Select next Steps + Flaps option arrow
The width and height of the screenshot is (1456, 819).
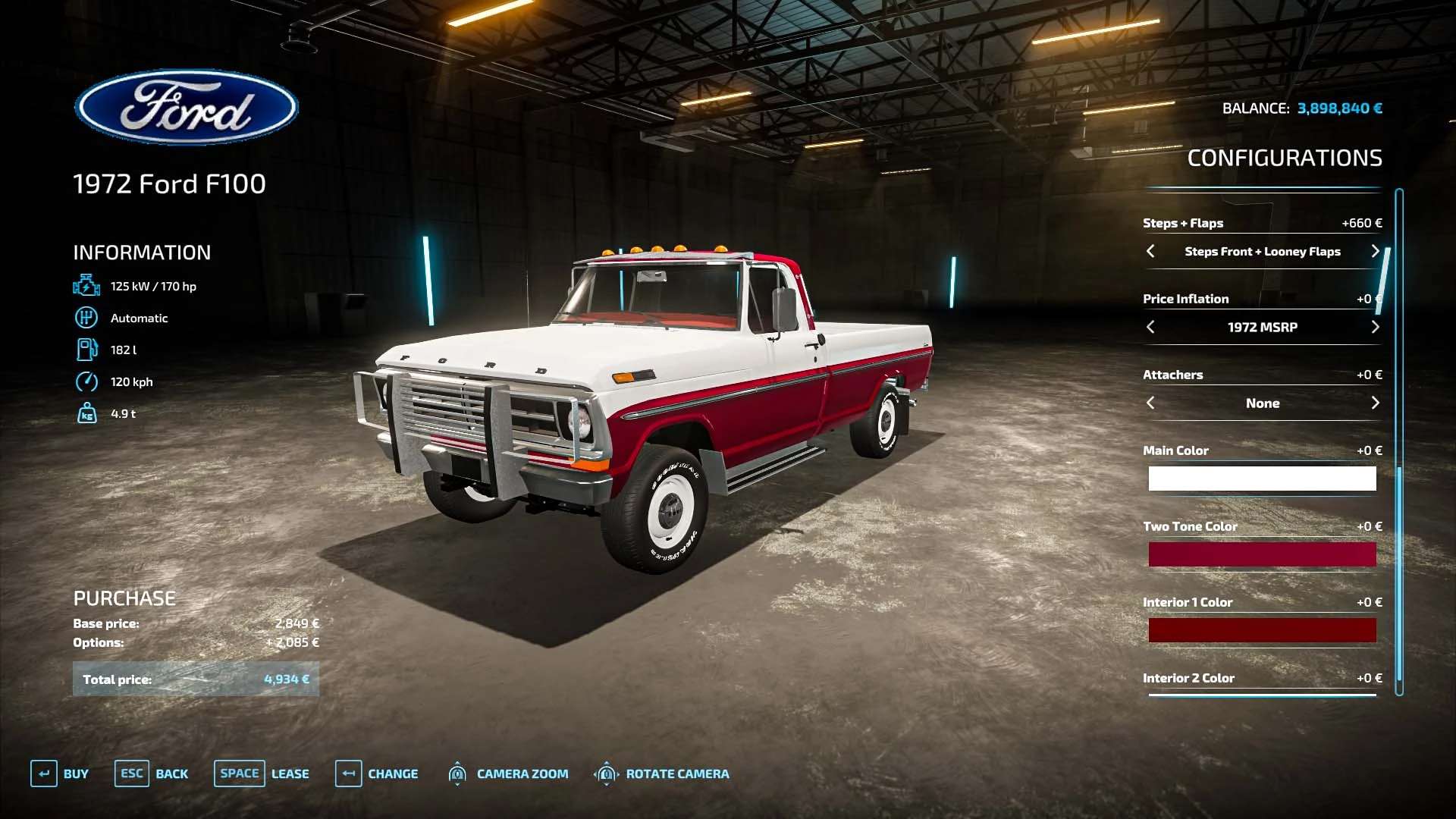point(1375,251)
